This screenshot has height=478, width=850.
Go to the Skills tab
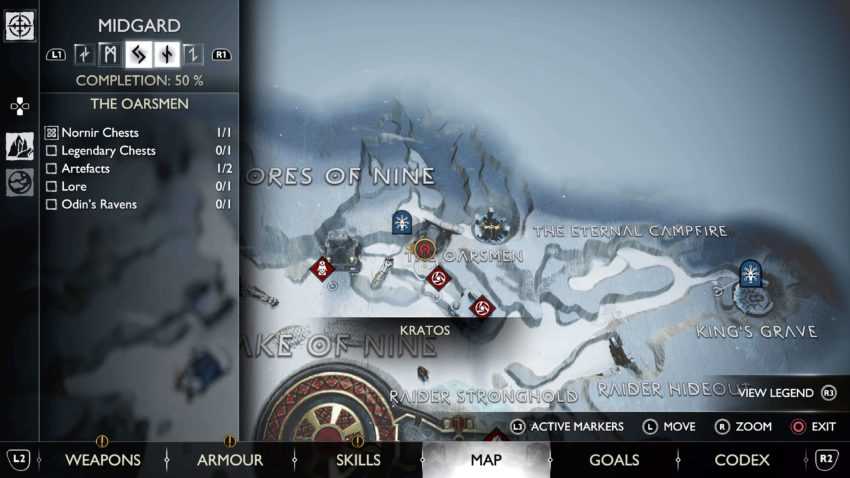tap(358, 460)
